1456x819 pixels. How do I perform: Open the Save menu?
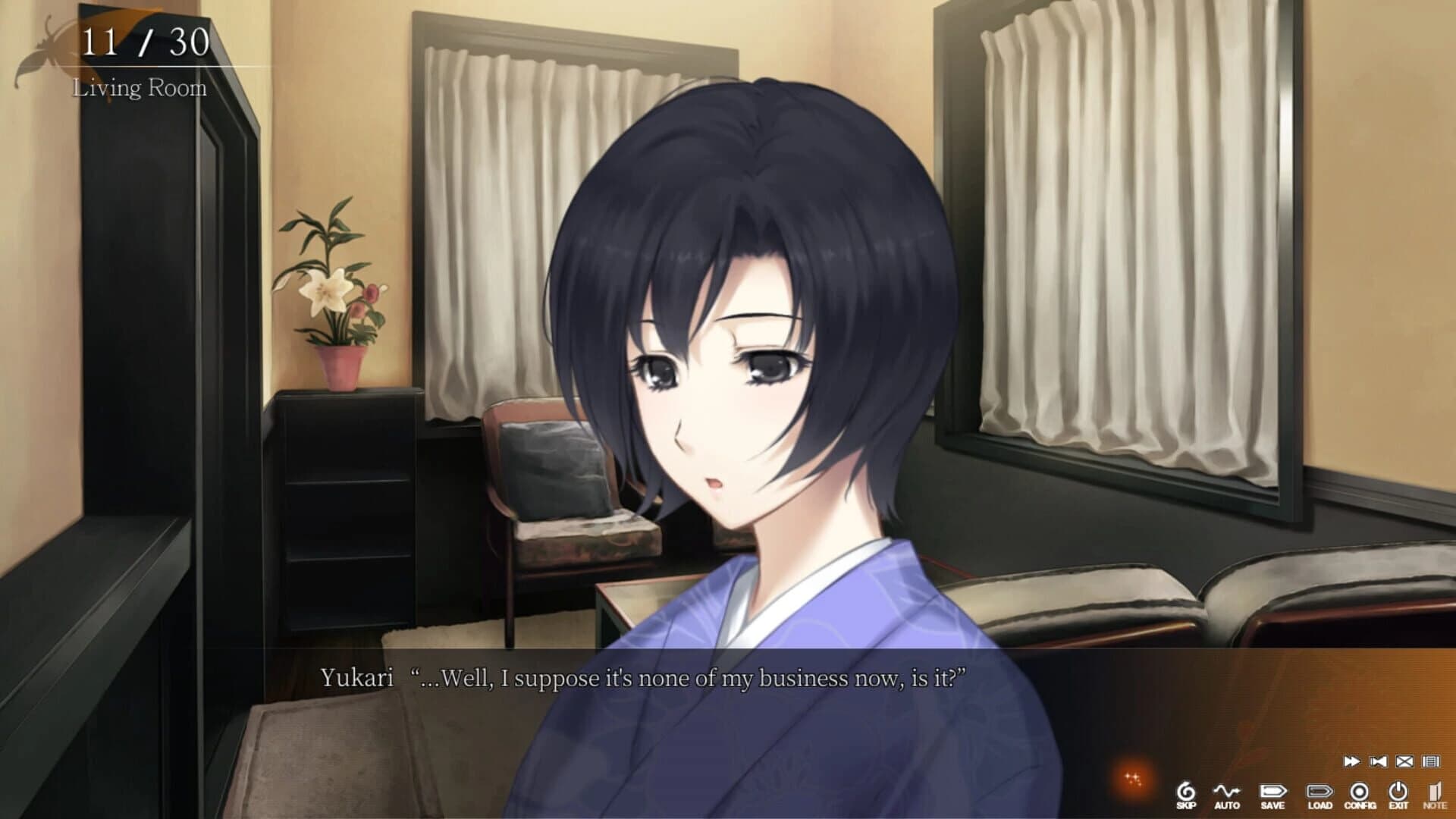pos(1272,791)
